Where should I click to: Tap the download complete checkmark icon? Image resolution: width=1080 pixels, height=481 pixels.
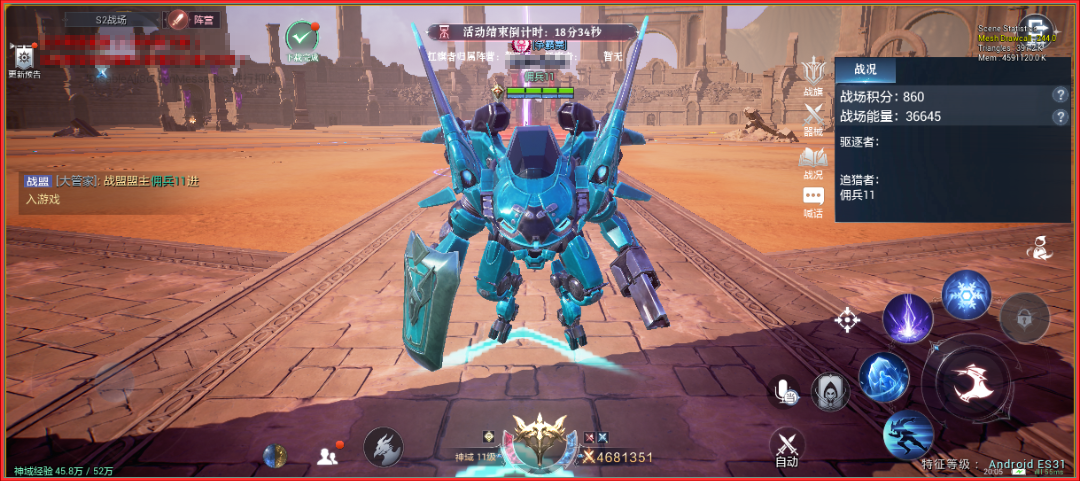point(301,37)
